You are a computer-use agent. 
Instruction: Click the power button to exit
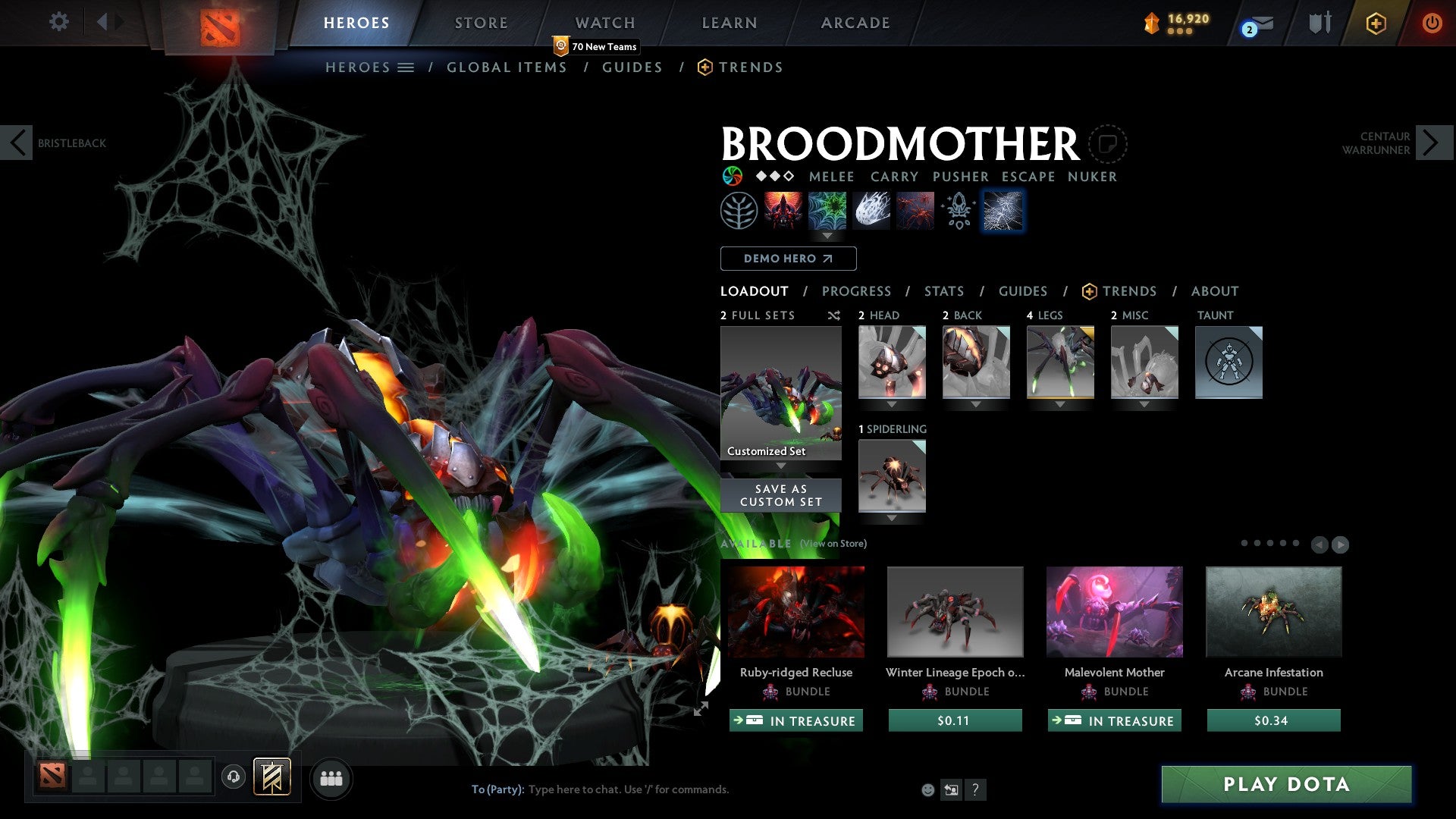(1432, 23)
